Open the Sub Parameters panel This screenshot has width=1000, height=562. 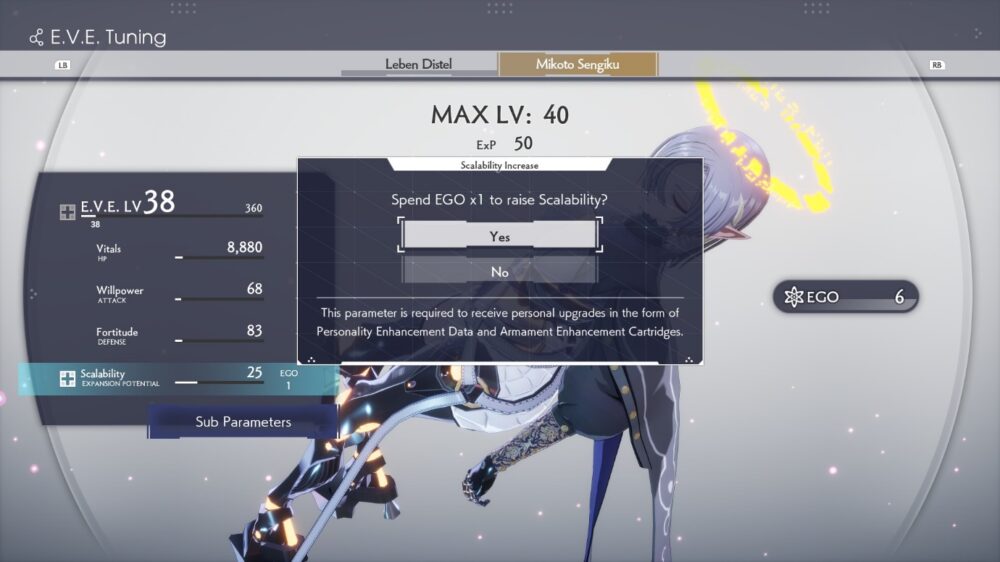click(x=243, y=422)
